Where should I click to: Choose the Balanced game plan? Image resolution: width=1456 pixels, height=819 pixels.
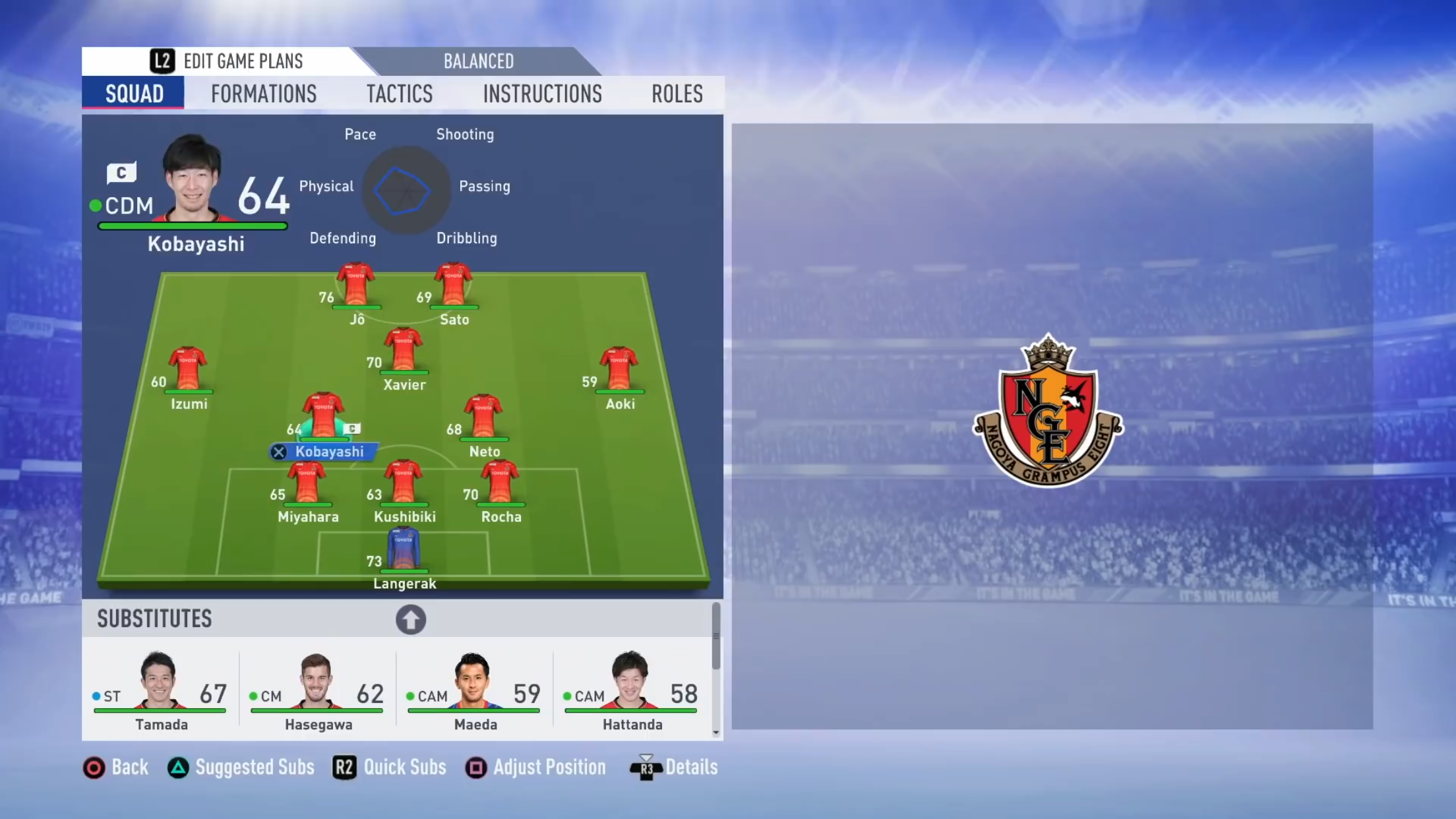(x=478, y=61)
